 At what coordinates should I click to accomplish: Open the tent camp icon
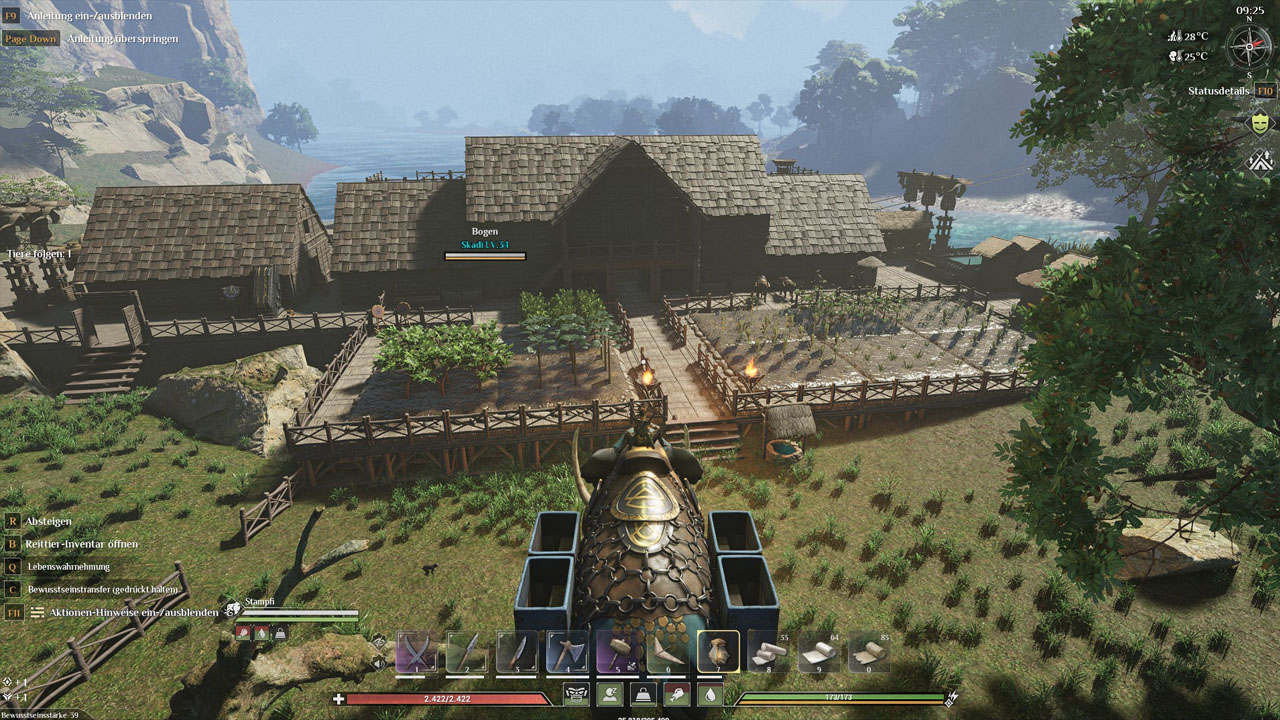1260,160
